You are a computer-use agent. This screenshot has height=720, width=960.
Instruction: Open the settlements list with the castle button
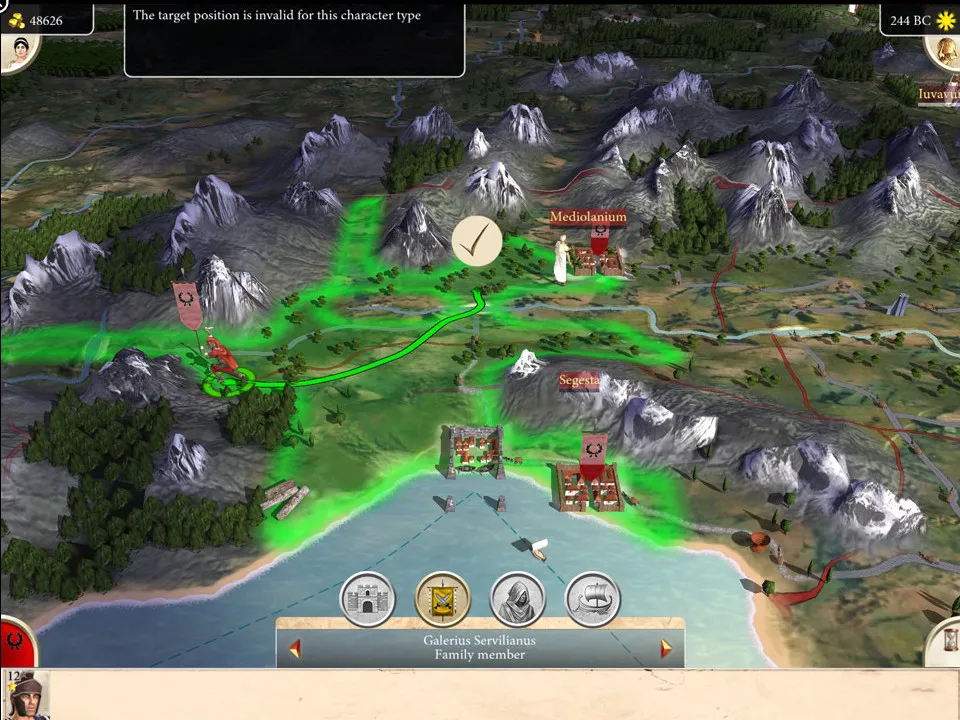(369, 599)
